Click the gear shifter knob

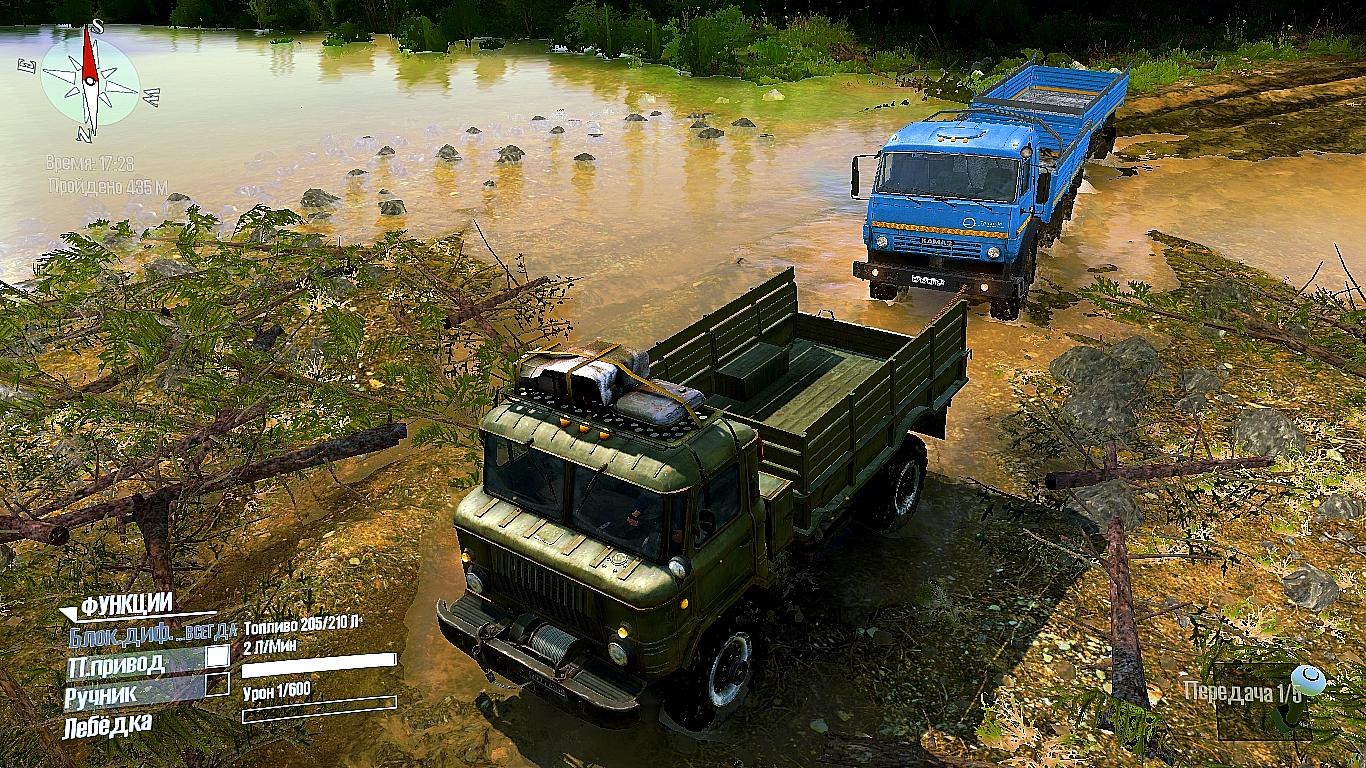tap(1307, 680)
